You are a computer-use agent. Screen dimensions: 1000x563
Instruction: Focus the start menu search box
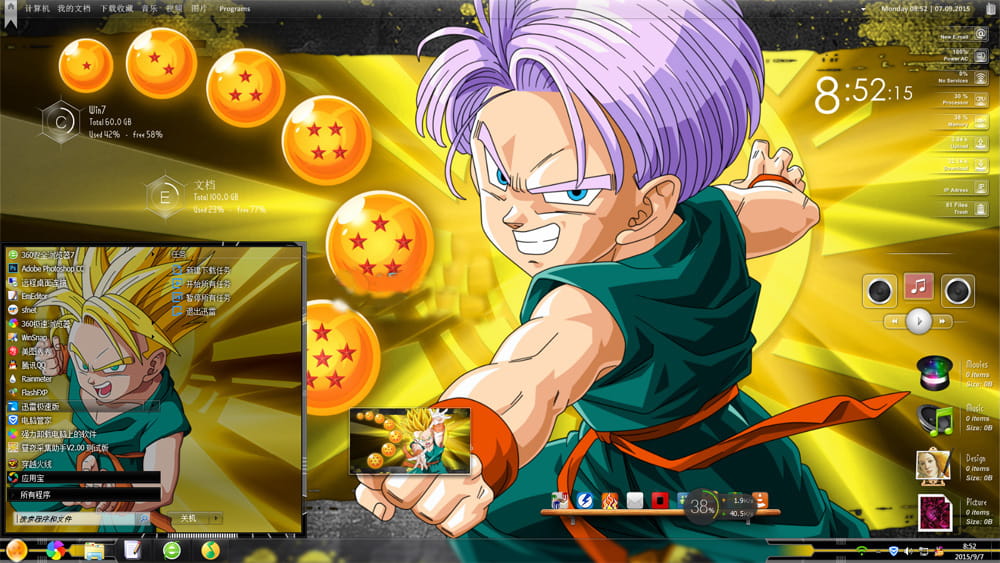point(75,519)
